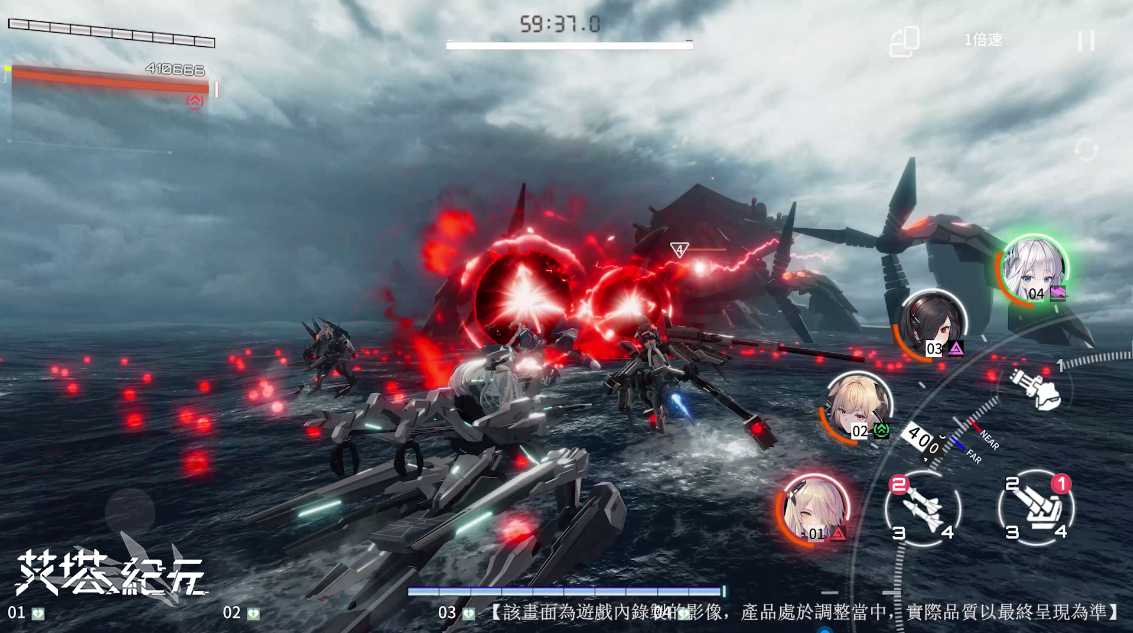
Task: Use the gatling gun weapon
Action: click(x=1034, y=389)
